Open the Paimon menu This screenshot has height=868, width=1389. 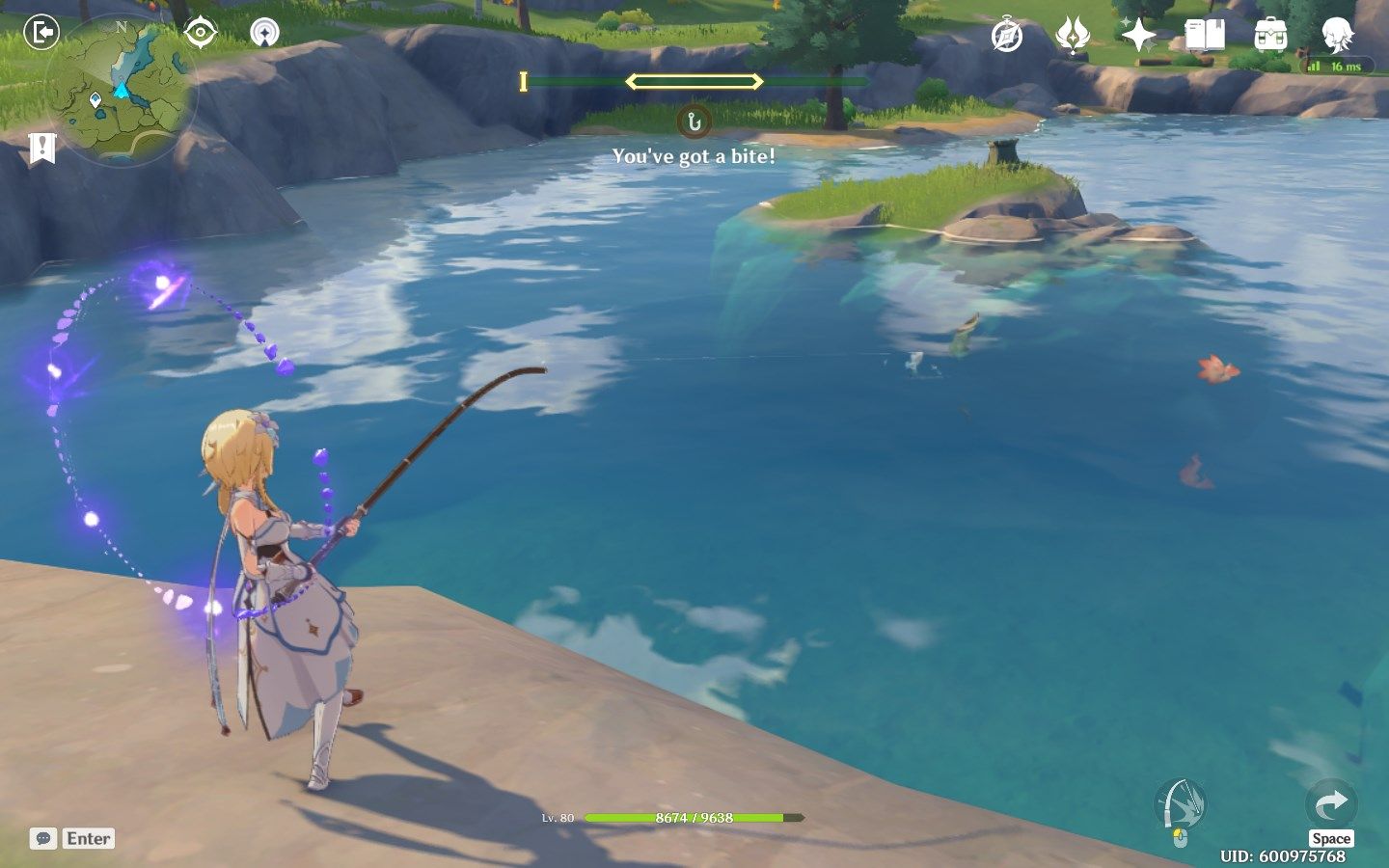1336,35
